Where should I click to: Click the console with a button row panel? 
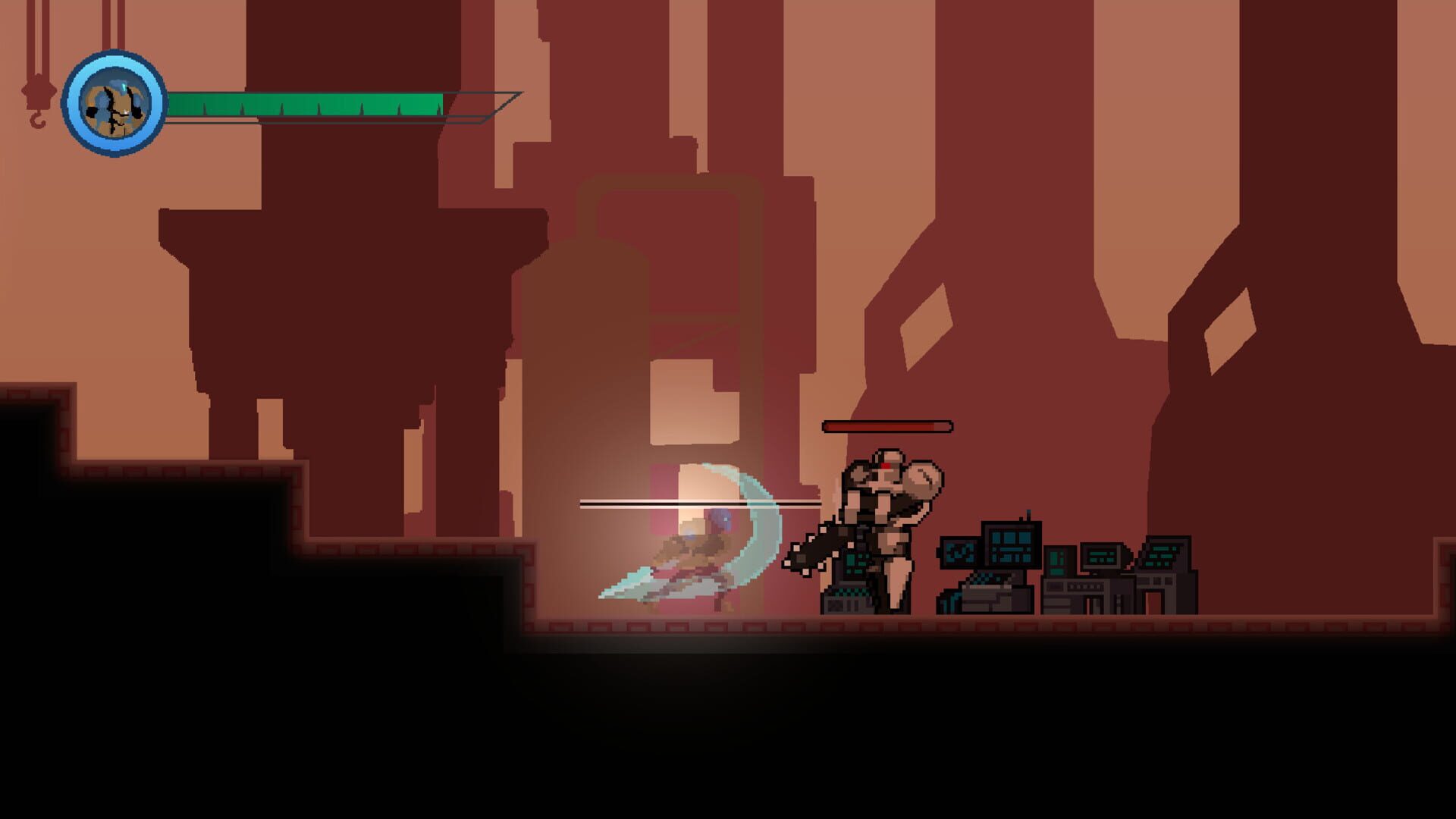click(1086, 585)
